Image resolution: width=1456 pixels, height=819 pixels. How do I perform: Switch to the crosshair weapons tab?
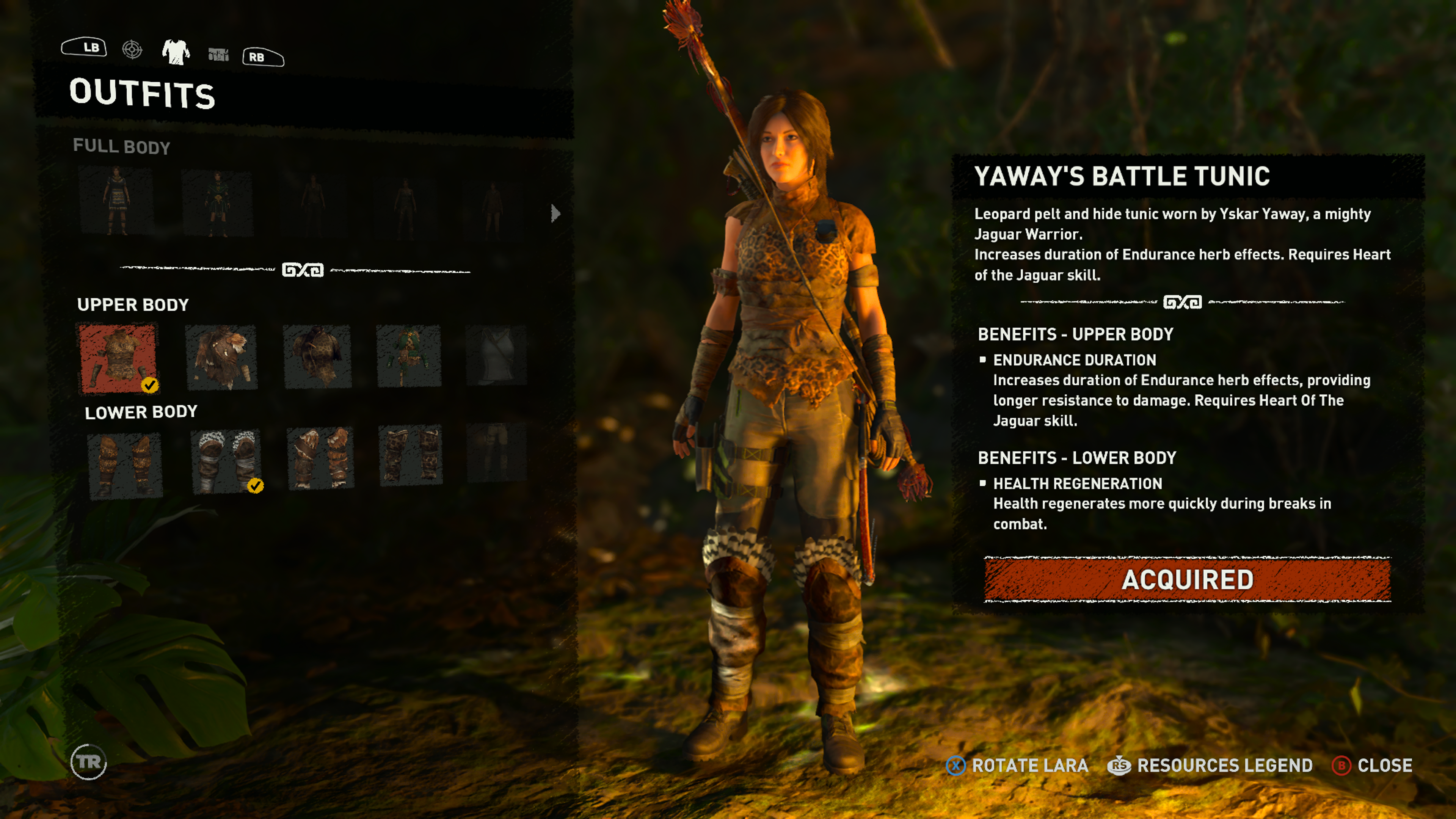(x=132, y=50)
